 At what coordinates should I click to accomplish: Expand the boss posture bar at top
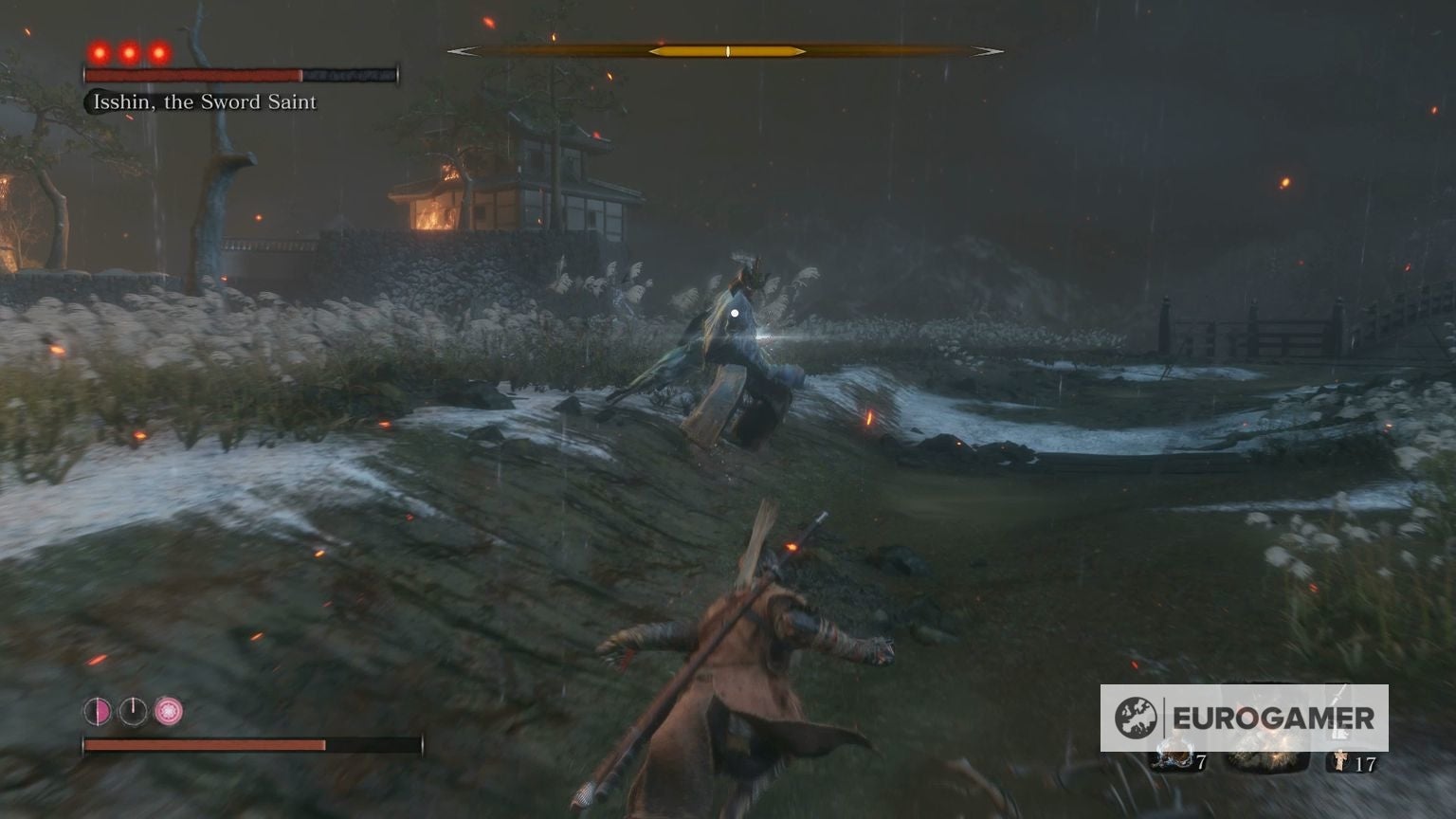(726, 49)
